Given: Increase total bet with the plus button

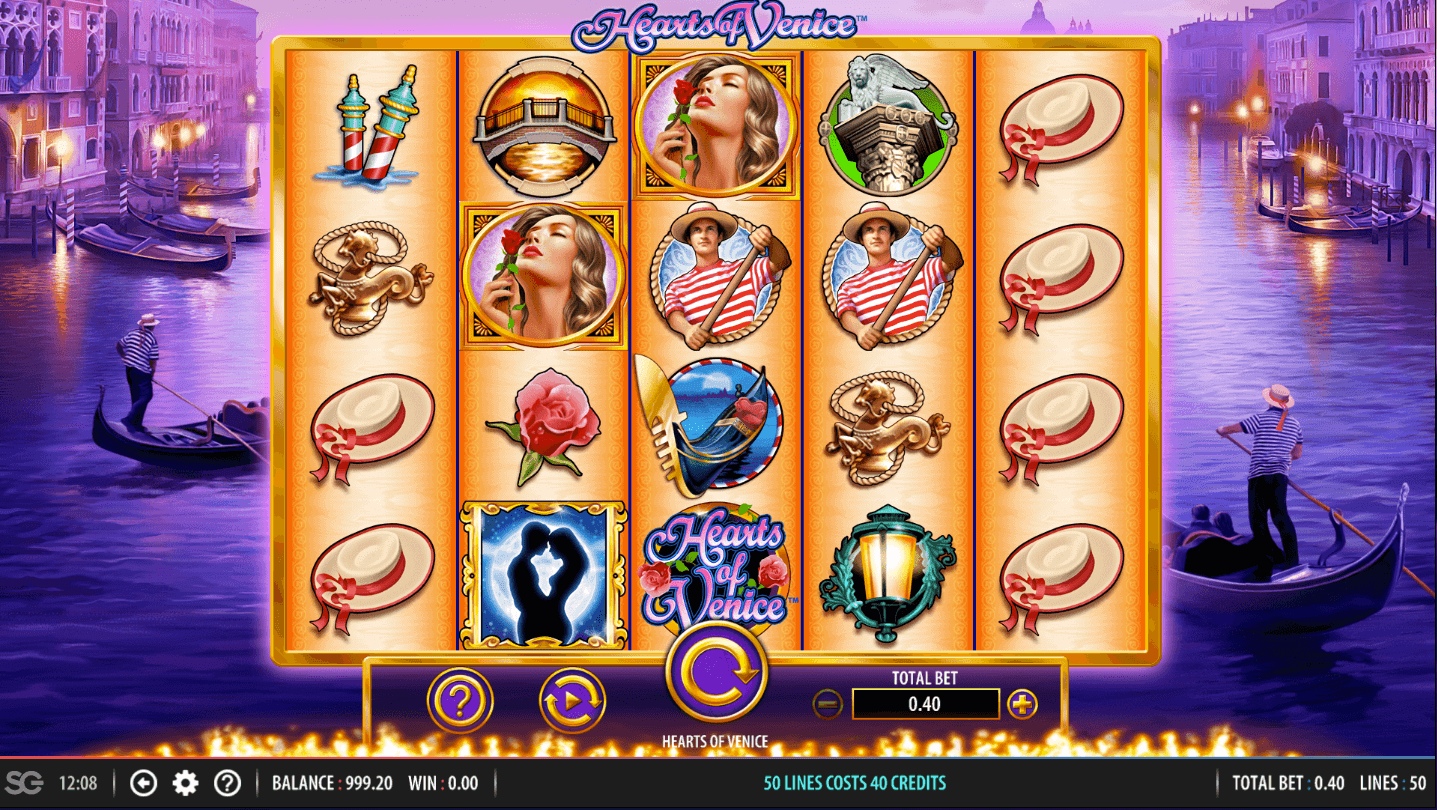Looking at the screenshot, I should (x=1021, y=704).
